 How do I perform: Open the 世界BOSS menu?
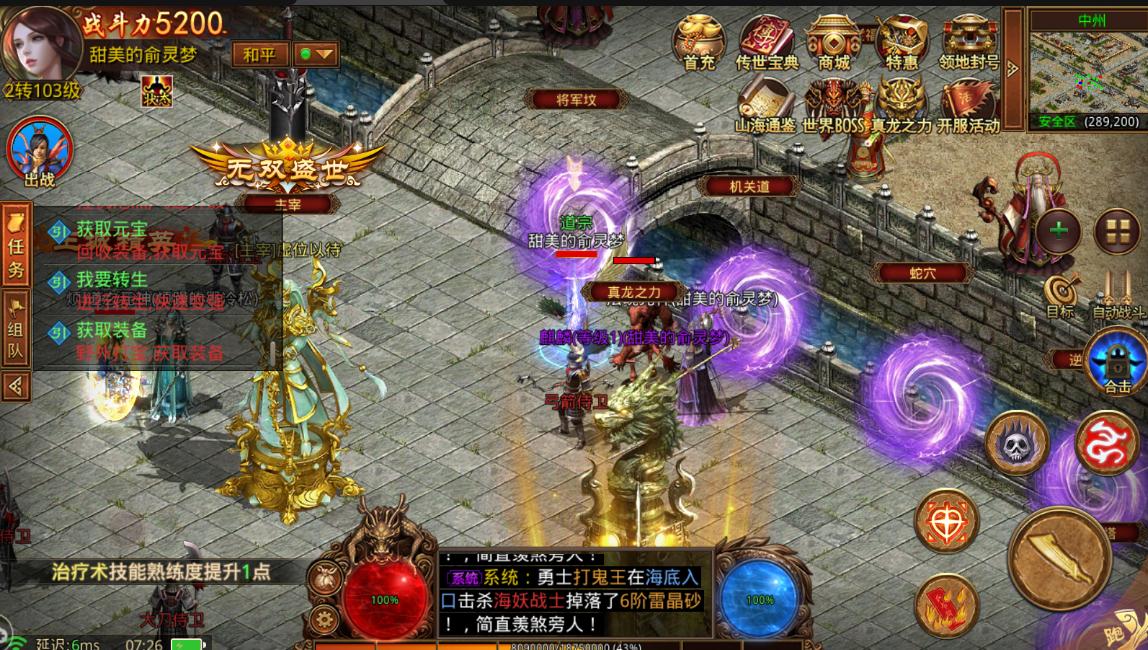click(x=832, y=103)
